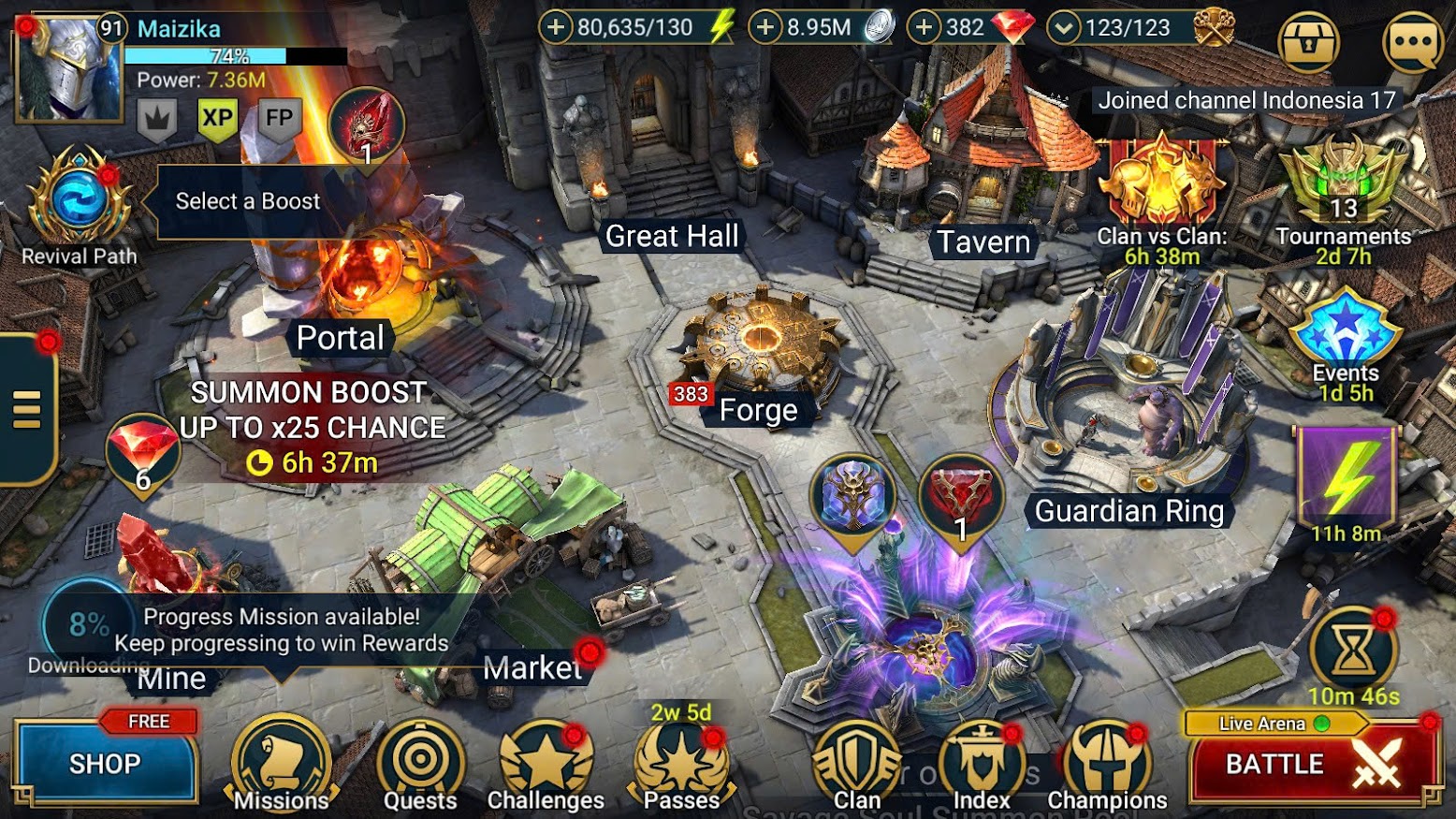Add gems with the plus button
The width and height of the screenshot is (1456, 819).
(x=924, y=27)
